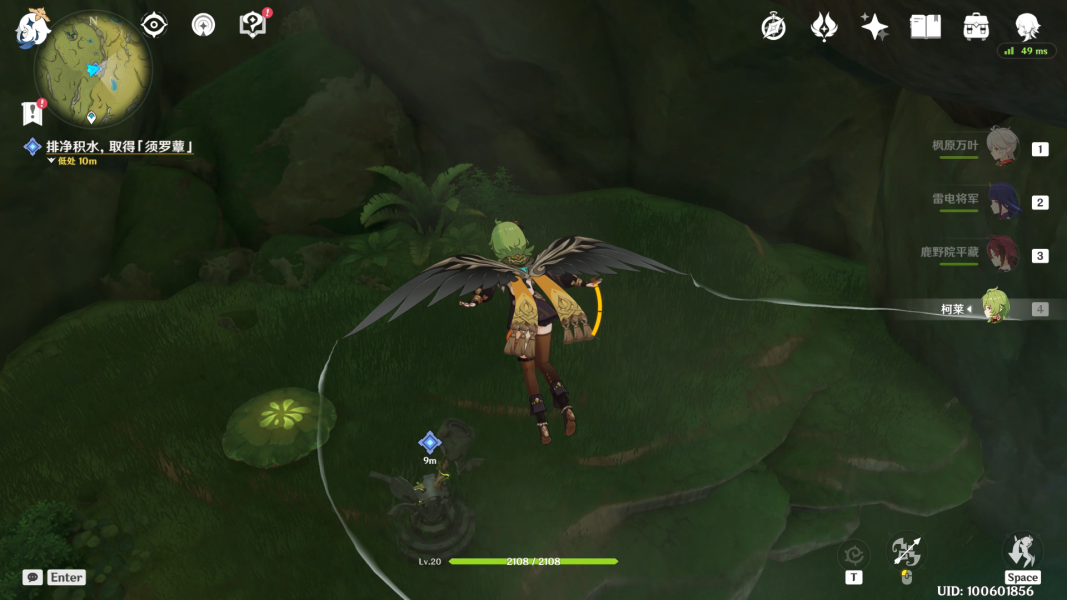Image resolution: width=1067 pixels, height=600 pixels.
Task: Switch to party member 枫原万叶
Action: point(1001,146)
